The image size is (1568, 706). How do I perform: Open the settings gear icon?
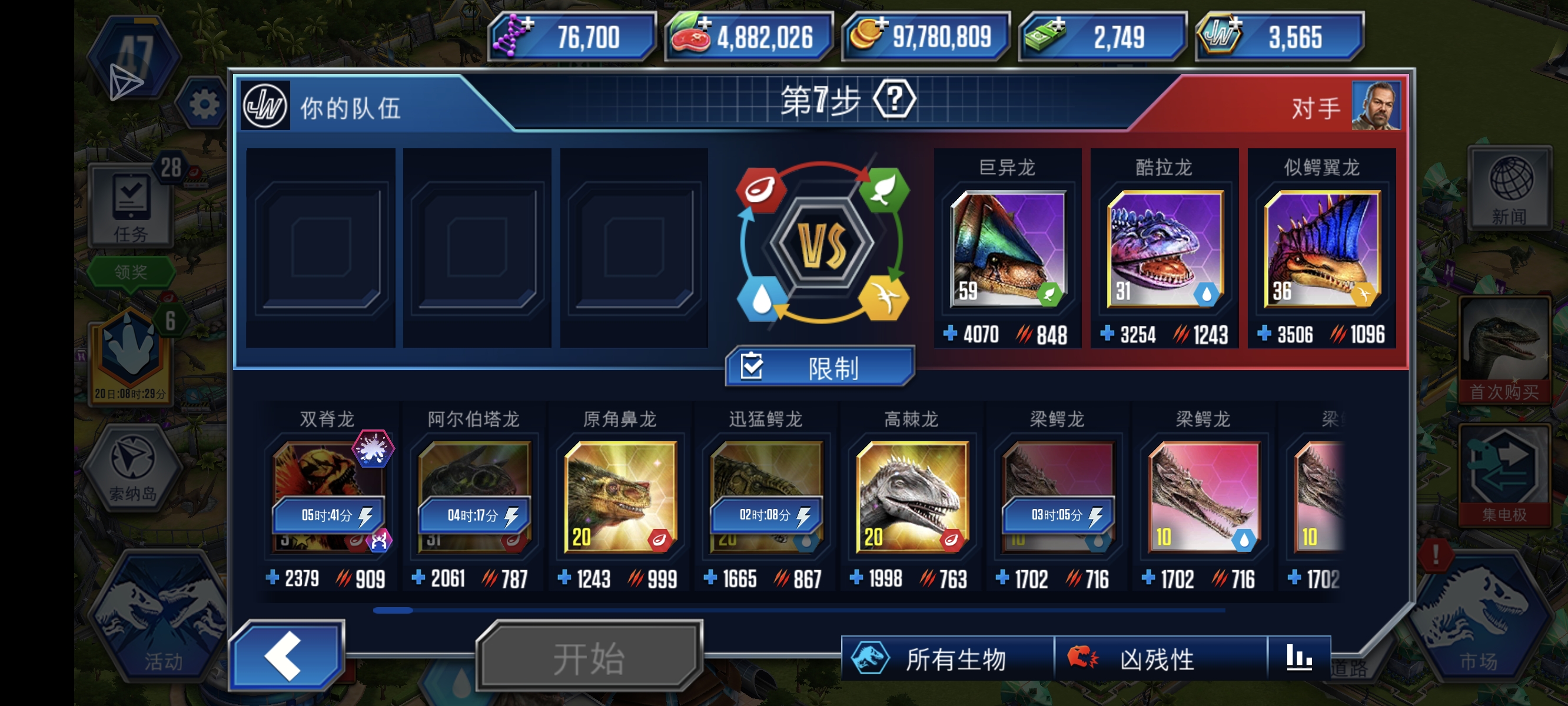coord(204,102)
